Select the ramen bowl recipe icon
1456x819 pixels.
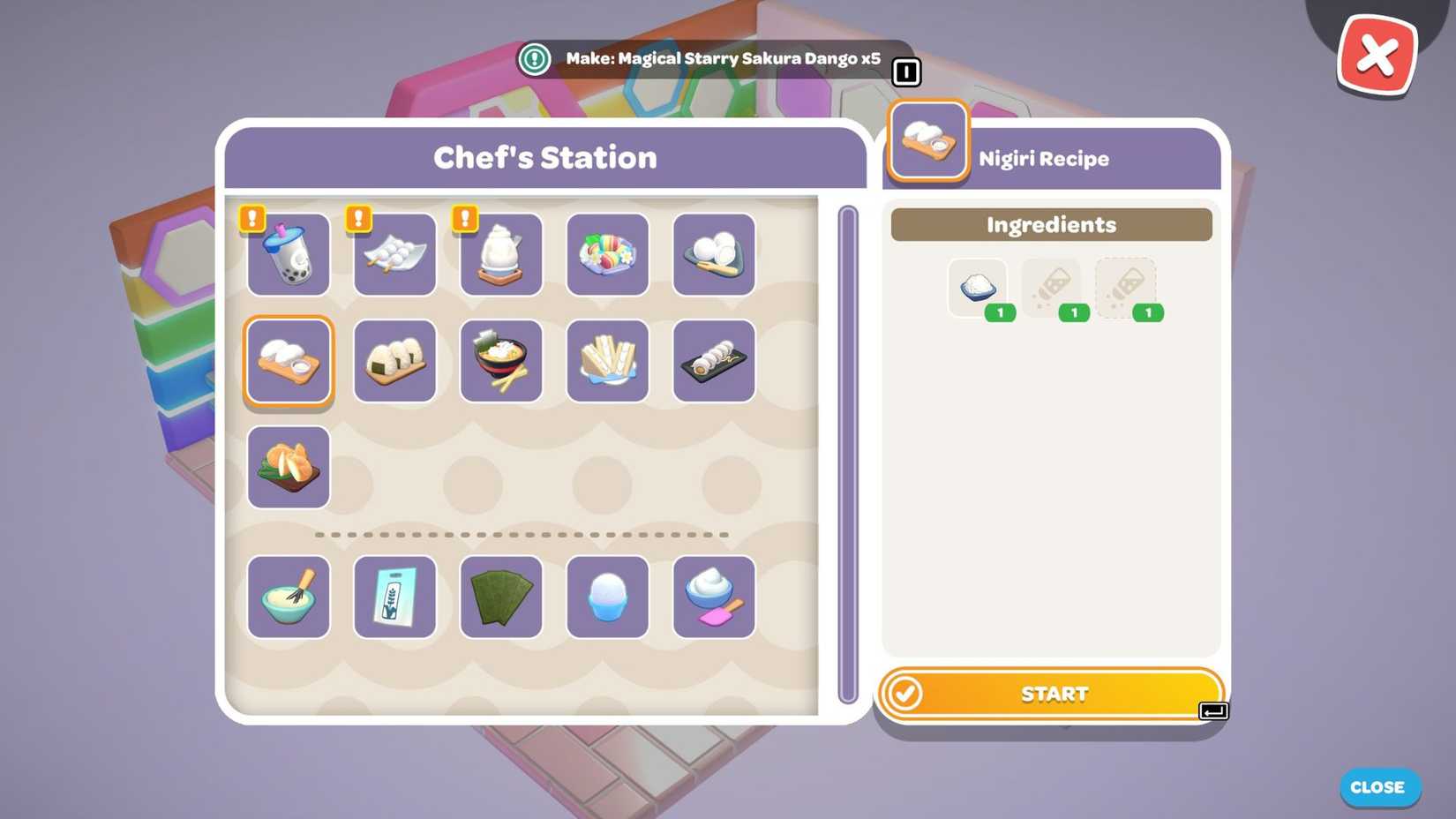click(x=500, y=361)
